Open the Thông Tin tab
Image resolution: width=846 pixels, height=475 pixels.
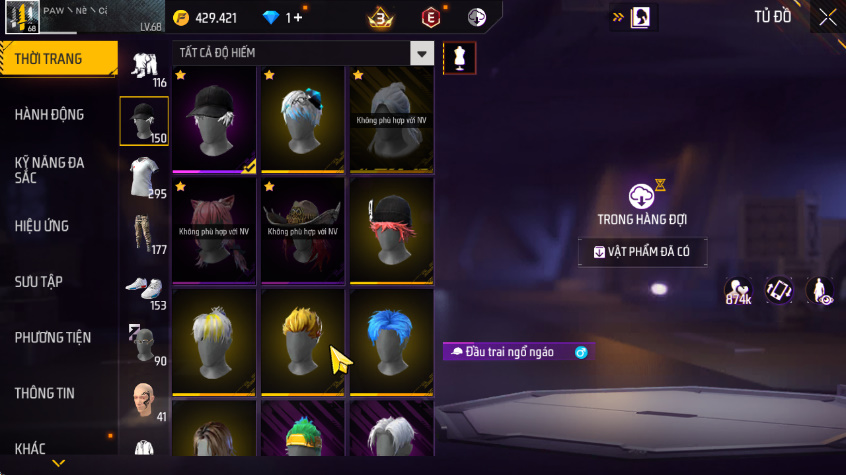(45, 394)
